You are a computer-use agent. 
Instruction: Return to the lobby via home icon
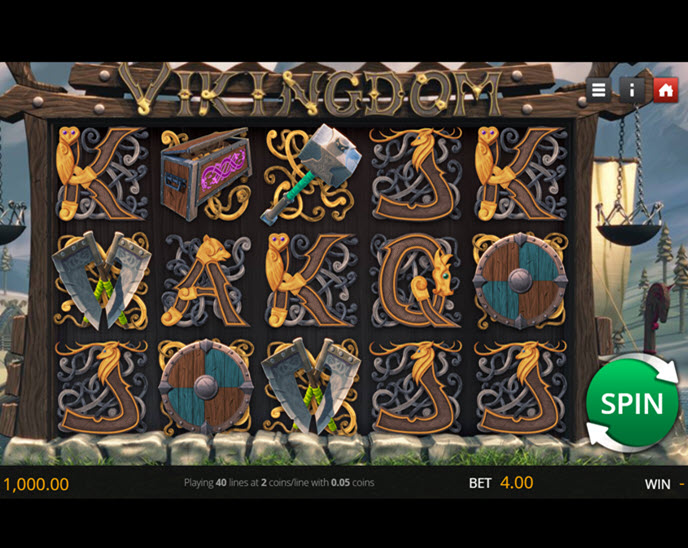pyautogui.click(x=665, y=90)
